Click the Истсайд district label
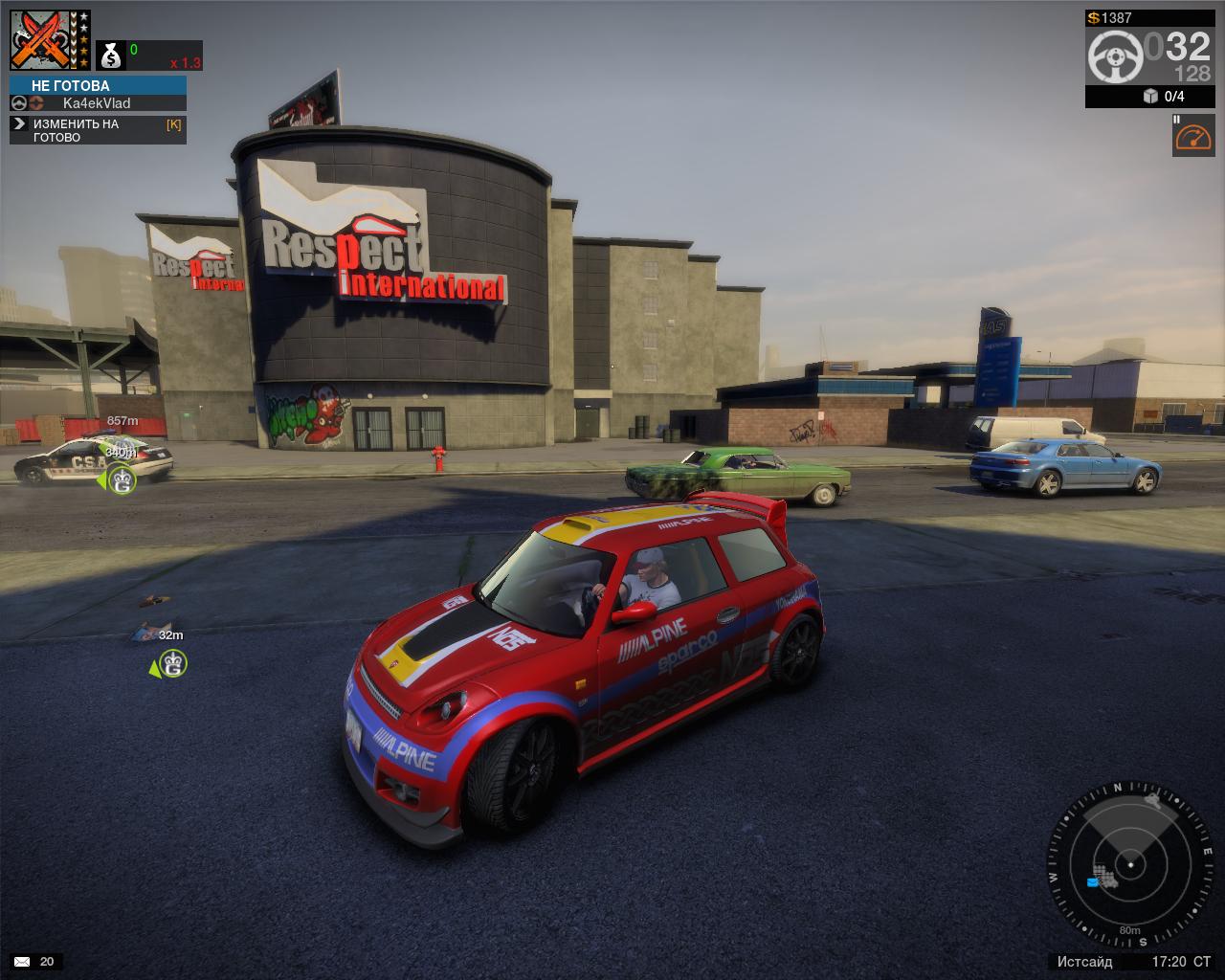Screen dimensions: 1225x980 coord(1084,961)
